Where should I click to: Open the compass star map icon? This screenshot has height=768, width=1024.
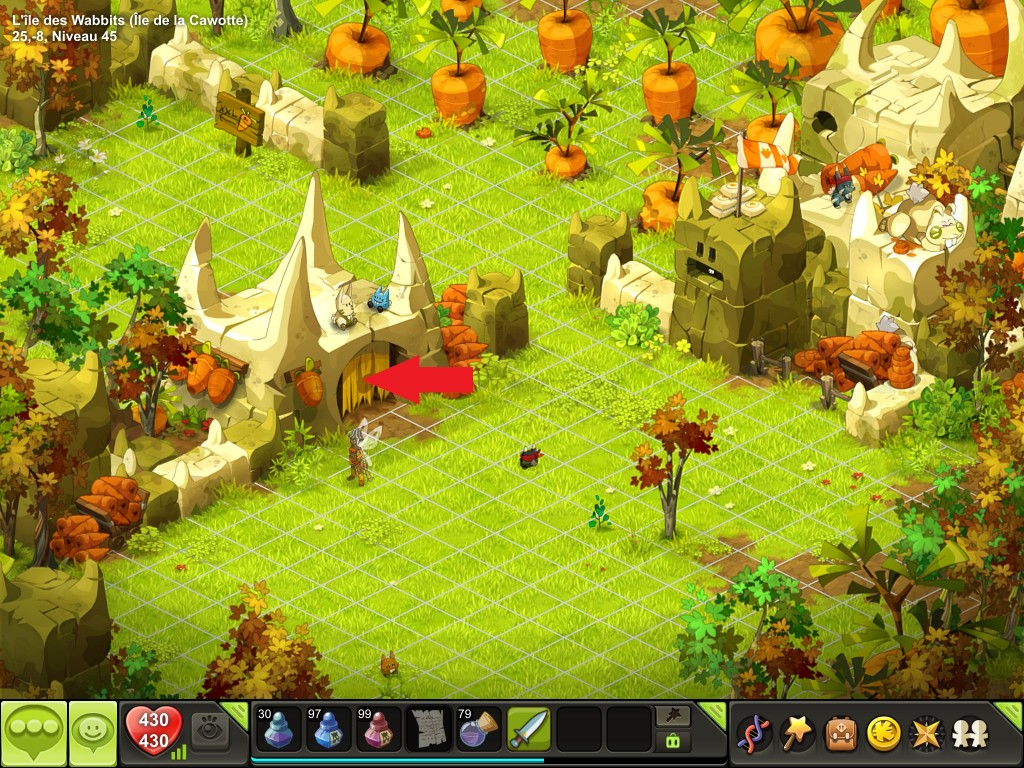pos(925,734)
